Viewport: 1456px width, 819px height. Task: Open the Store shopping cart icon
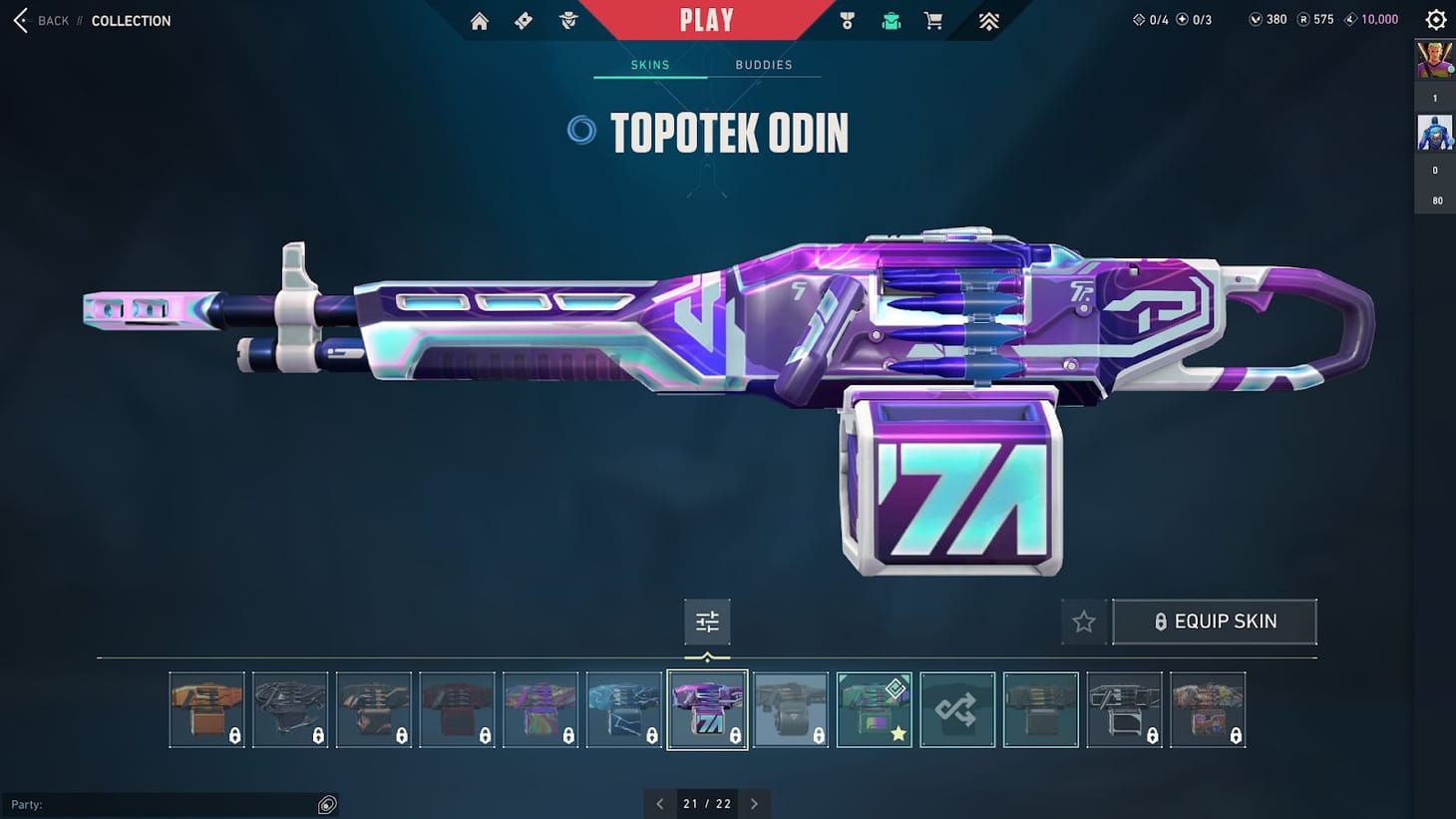click(x=932, y=20)
